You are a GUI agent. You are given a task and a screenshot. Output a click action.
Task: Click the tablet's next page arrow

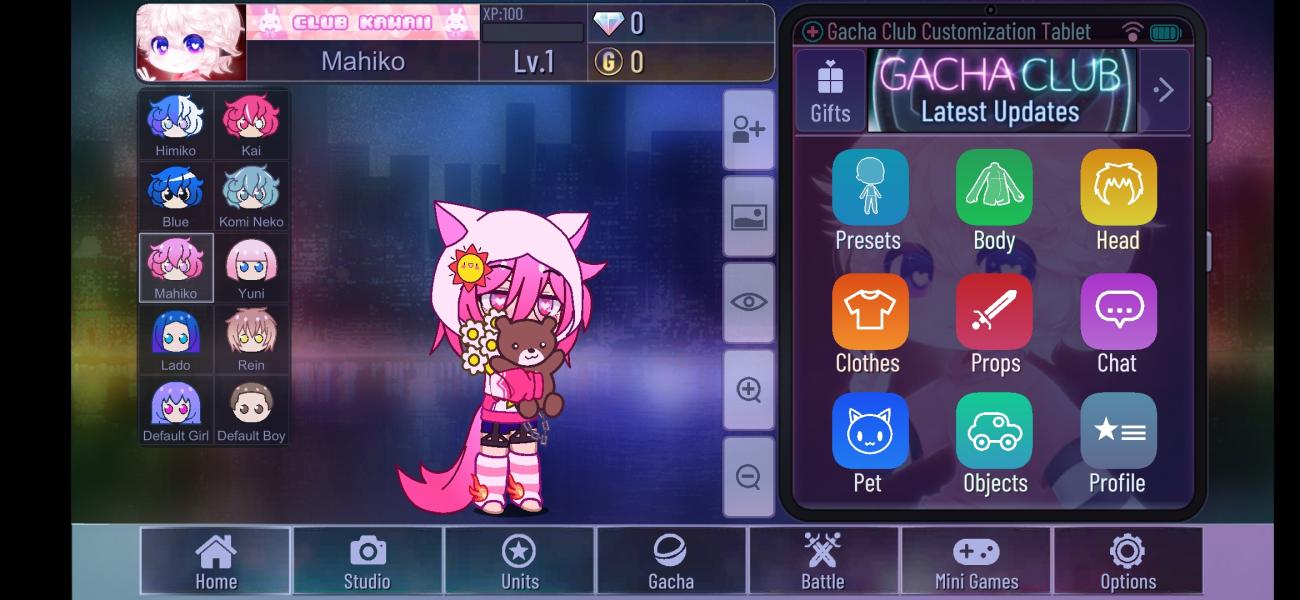click(1164, 90)
